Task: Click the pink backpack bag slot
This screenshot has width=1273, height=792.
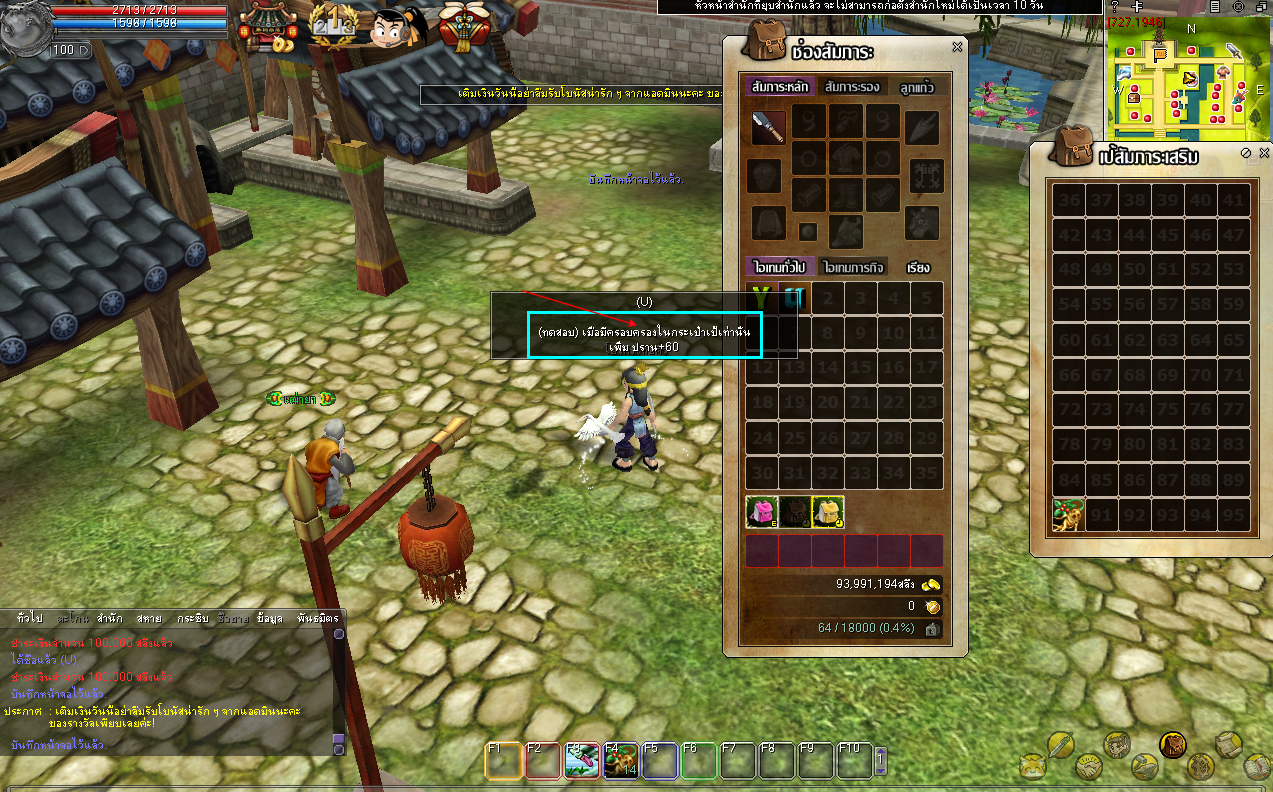Action: pyautogui.click(x=762, y=512)
